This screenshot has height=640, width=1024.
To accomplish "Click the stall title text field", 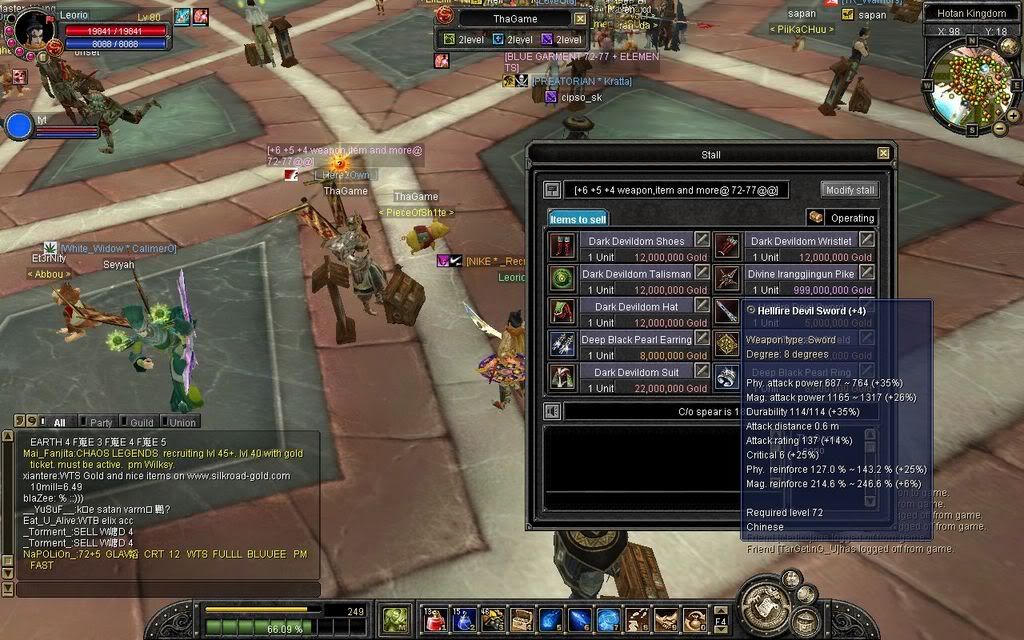I will (677, 190).
